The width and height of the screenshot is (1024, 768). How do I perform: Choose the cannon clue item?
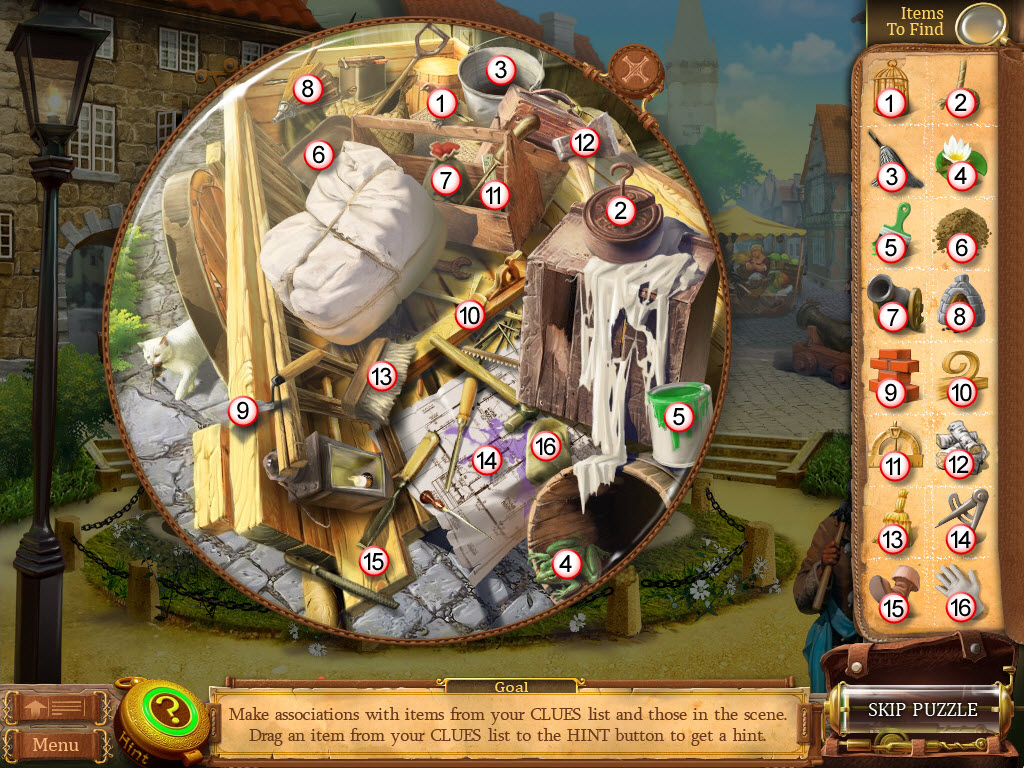pos(889,302)
